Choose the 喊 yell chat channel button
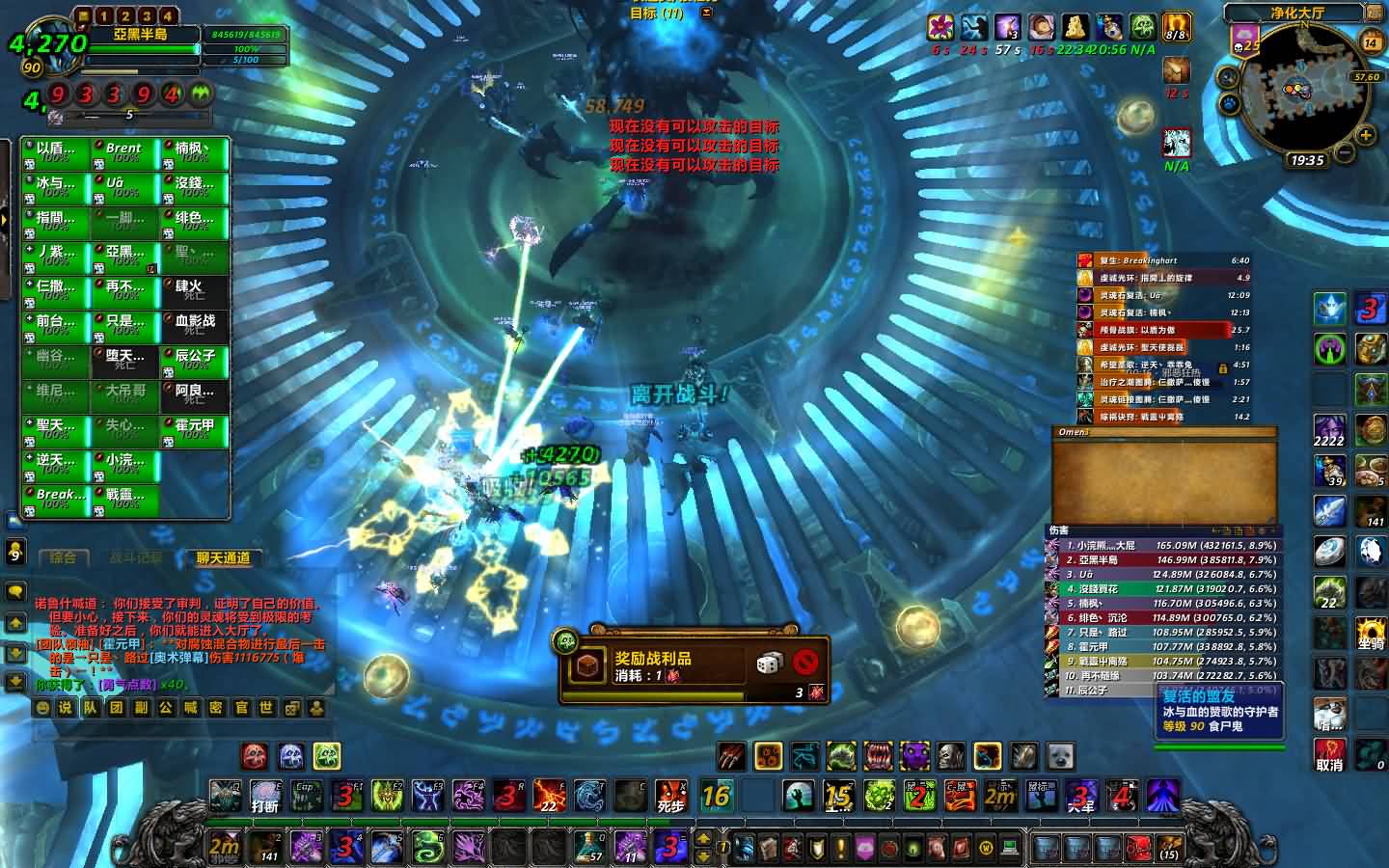 (x=191, y=707)
